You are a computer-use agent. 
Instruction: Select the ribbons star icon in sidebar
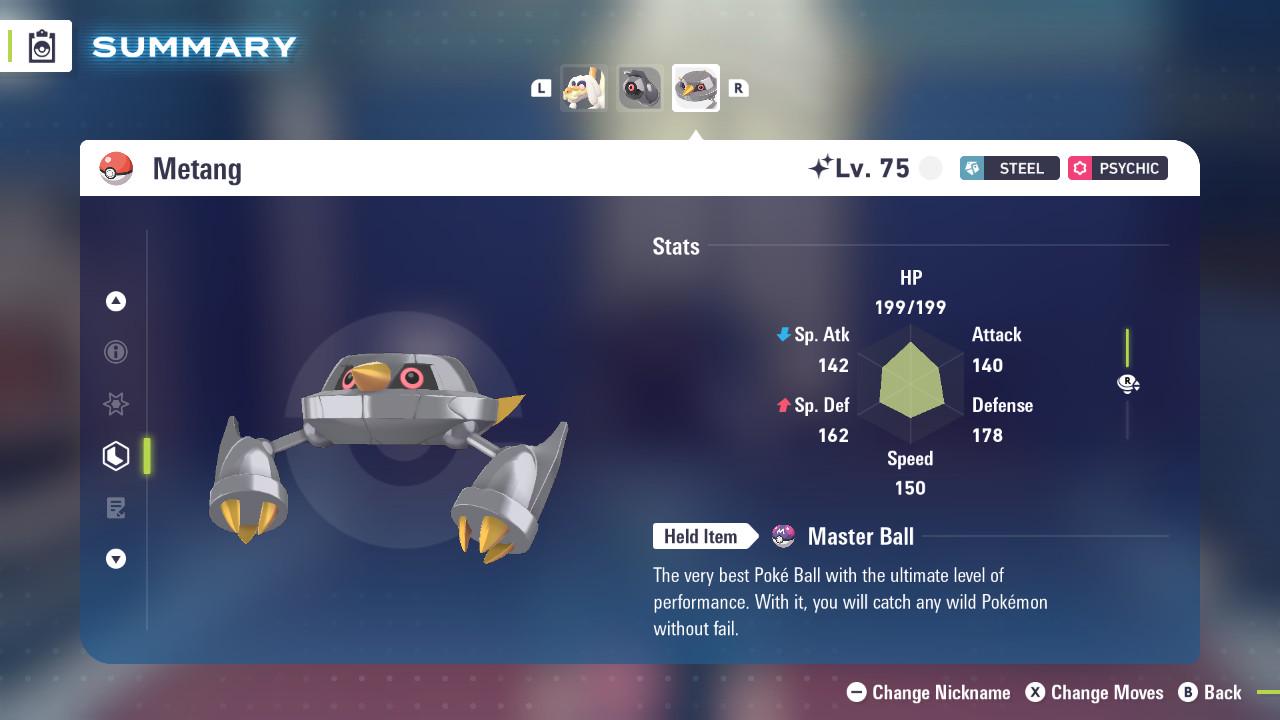click(116, 404)
